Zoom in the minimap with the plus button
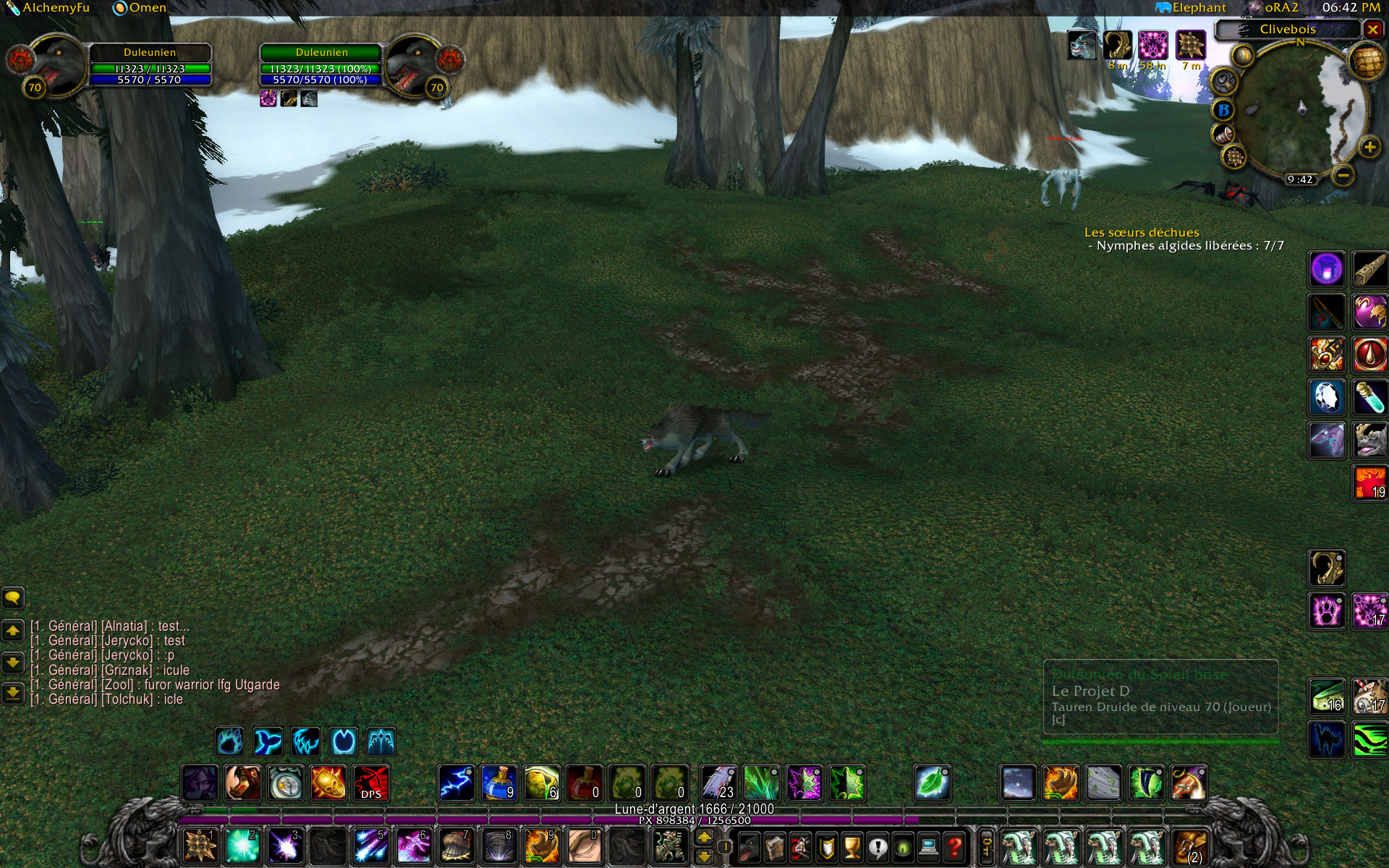This screenshot has height=868, width=1389. point(1369,148)
